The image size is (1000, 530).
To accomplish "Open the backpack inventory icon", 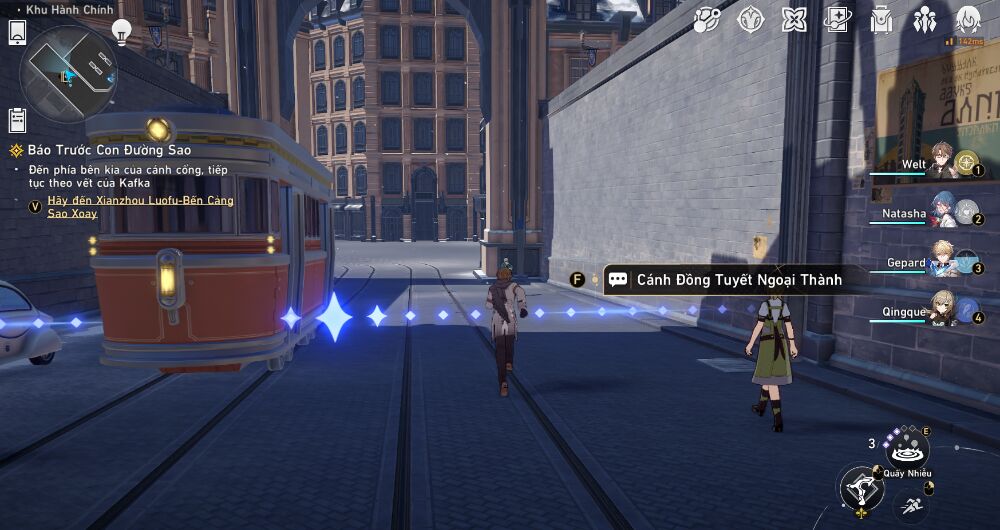I will [881, 20].
